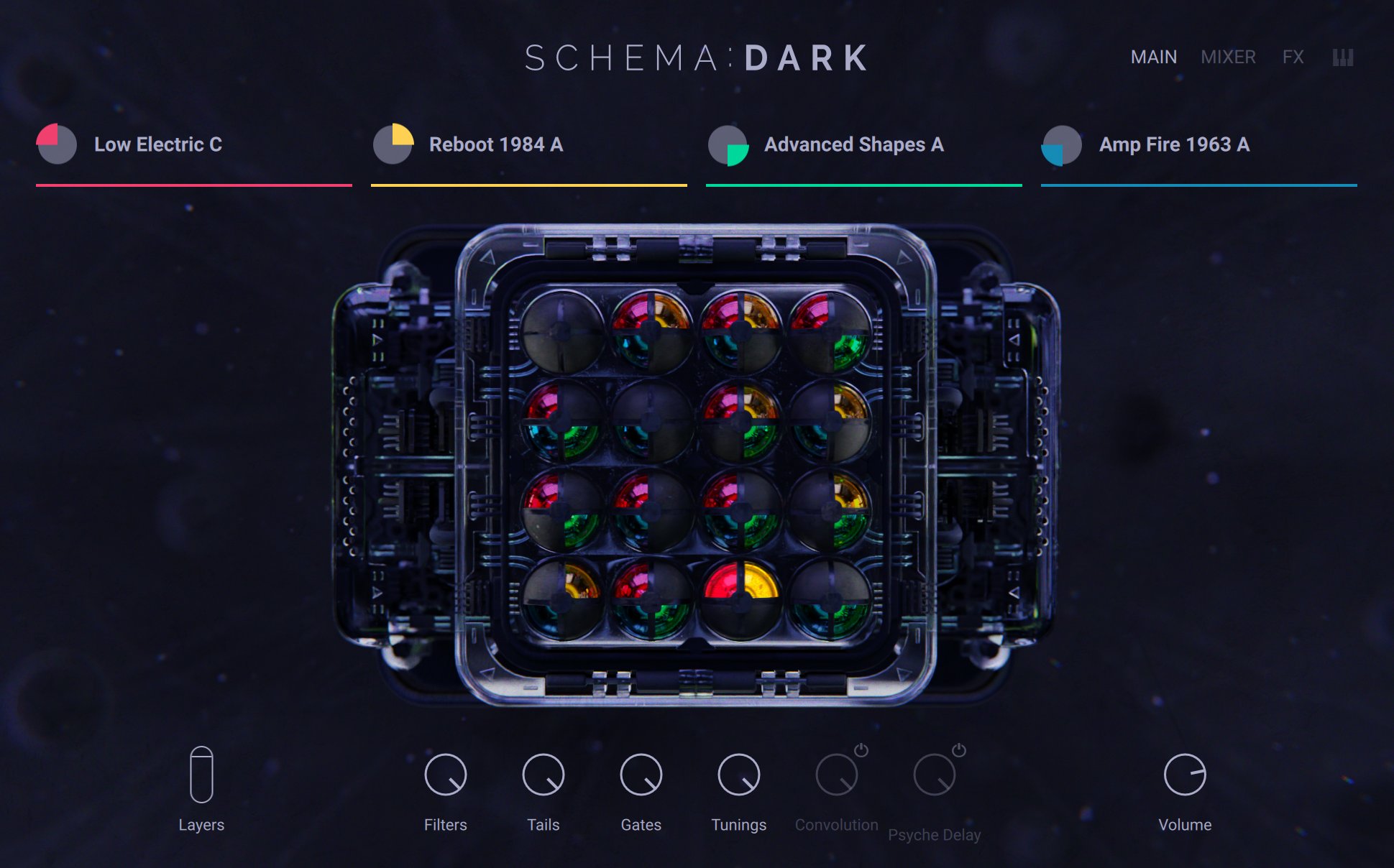
Task: Click the Amp Fire 1963 A layer name
Action: tap(1173, 144)
